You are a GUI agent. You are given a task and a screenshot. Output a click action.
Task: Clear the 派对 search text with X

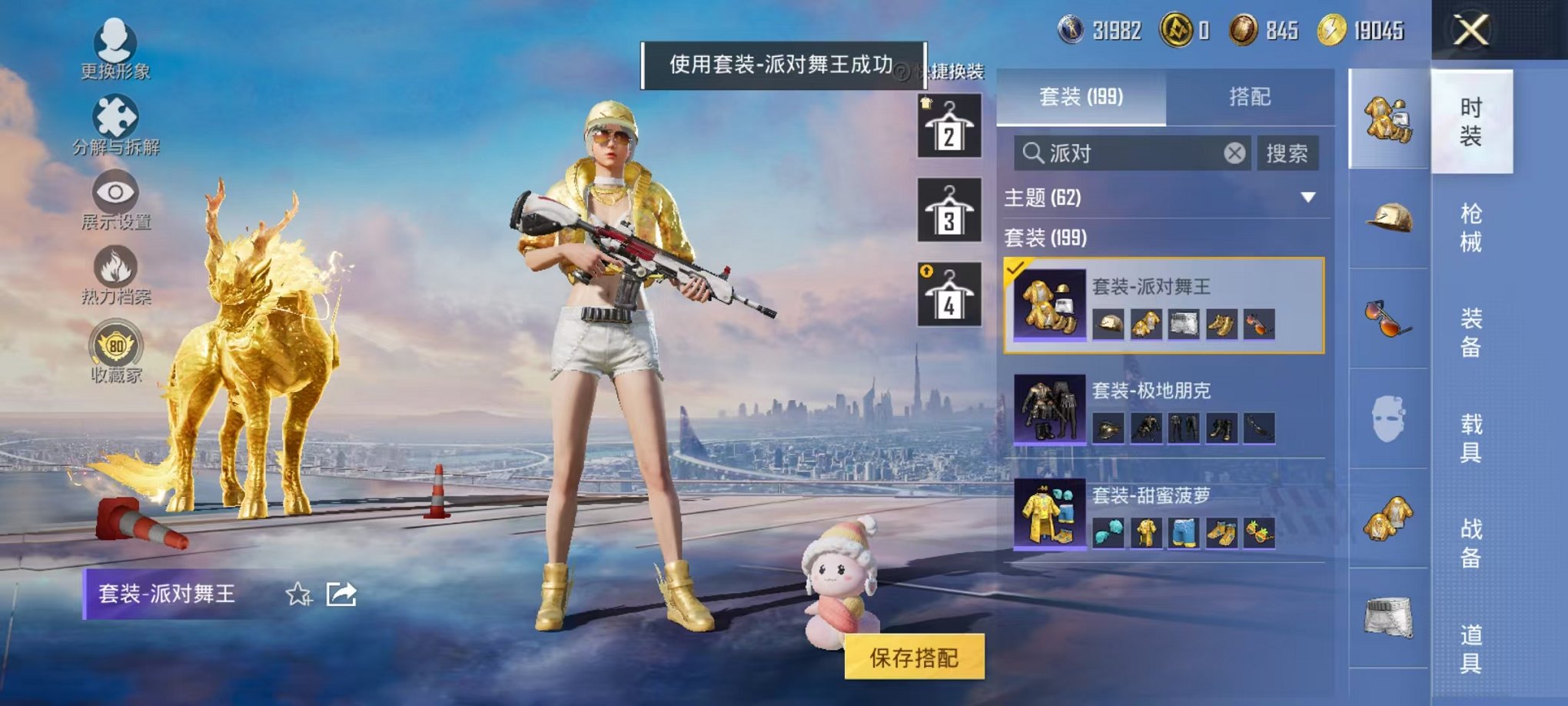click(x=1236, y=153)
